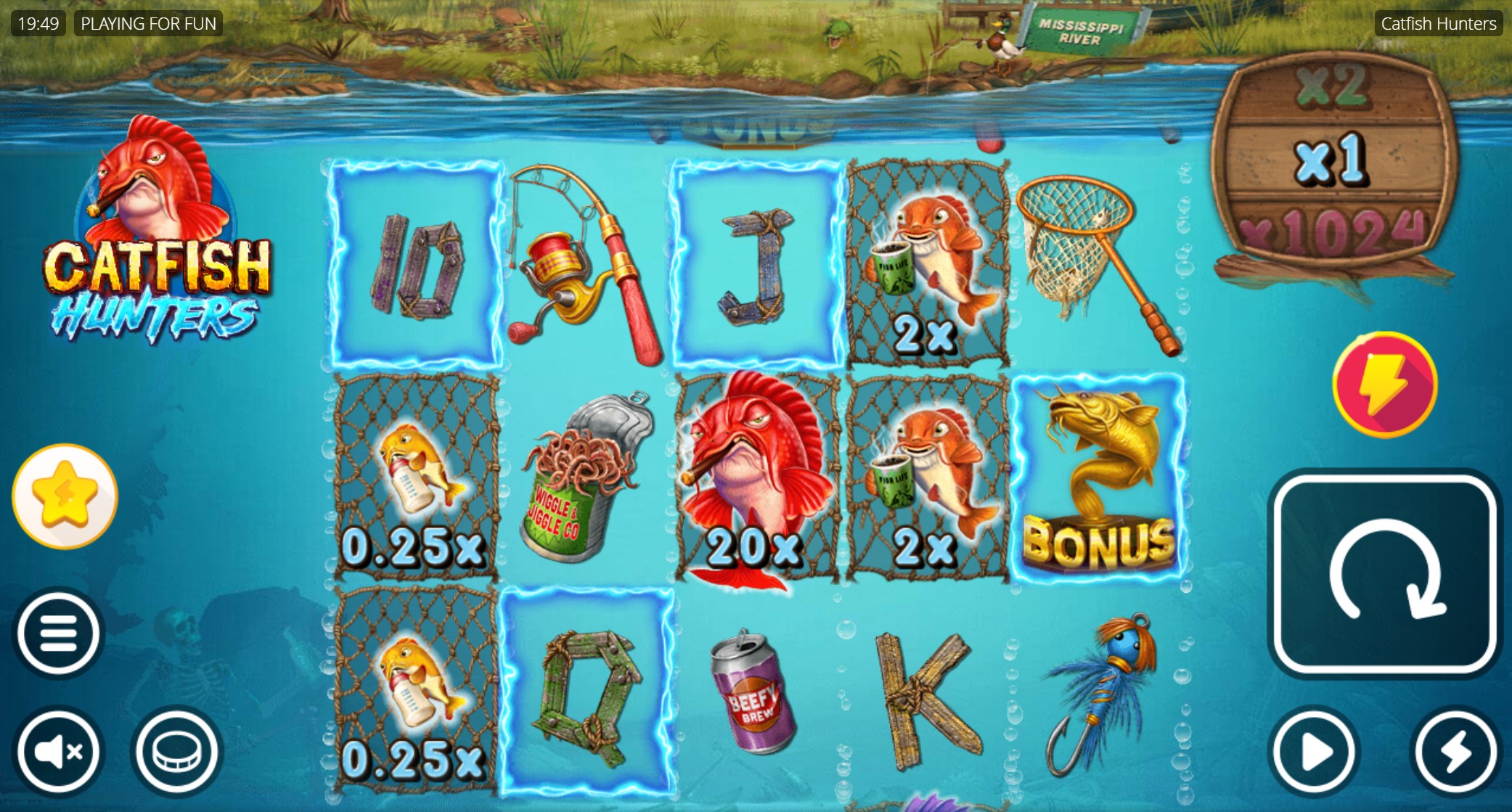The width and height of the screenshot is (1512, 812).
Task: Click the PLAYING FOR FUN label
Action: point(148,23)
